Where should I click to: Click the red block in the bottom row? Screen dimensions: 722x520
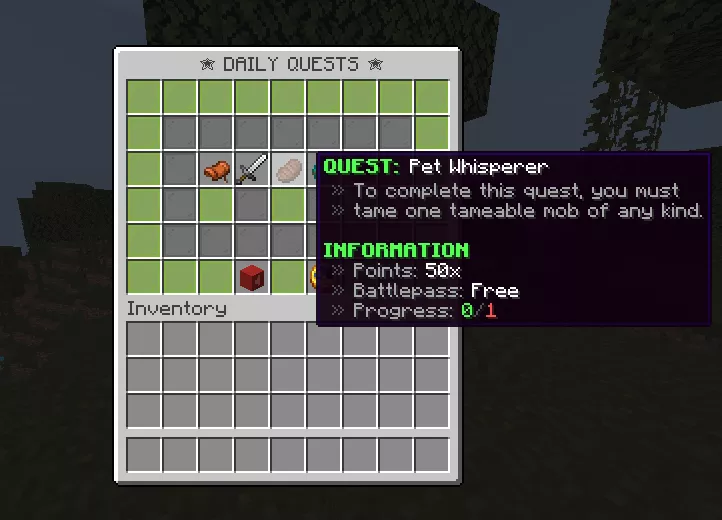[252, 277]
